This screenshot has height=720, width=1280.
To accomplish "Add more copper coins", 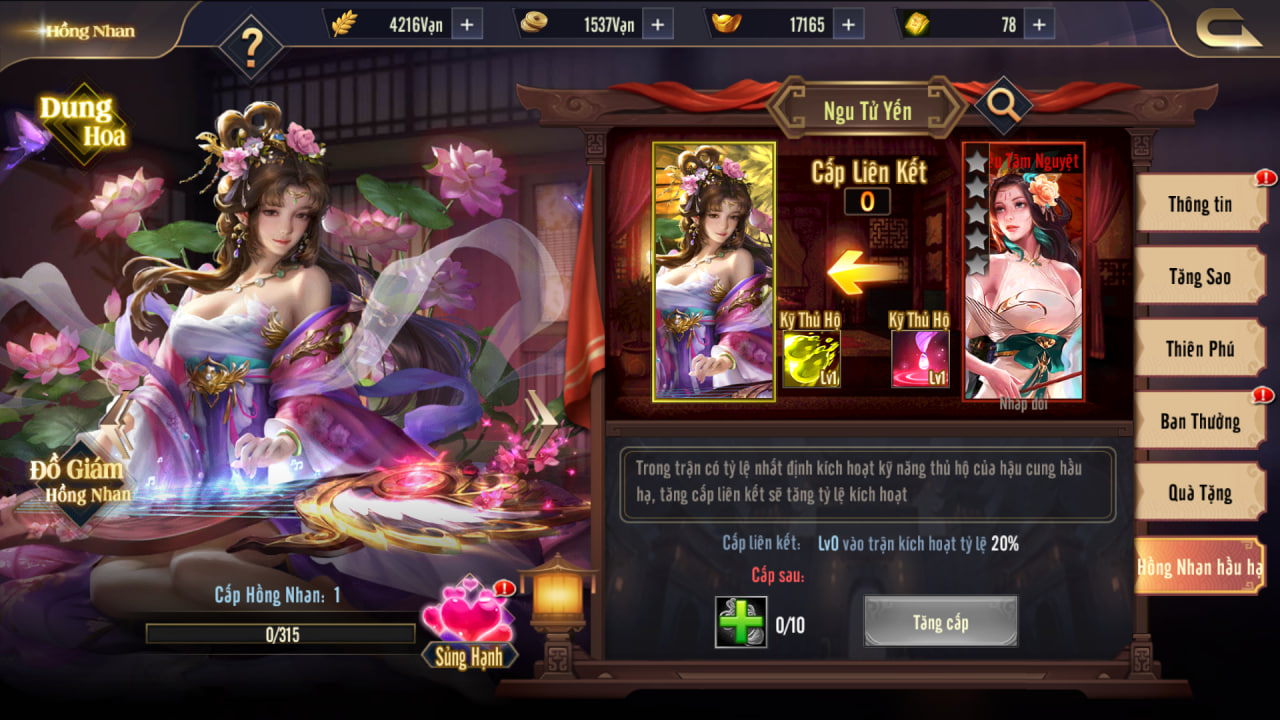I will click(657, 24).
